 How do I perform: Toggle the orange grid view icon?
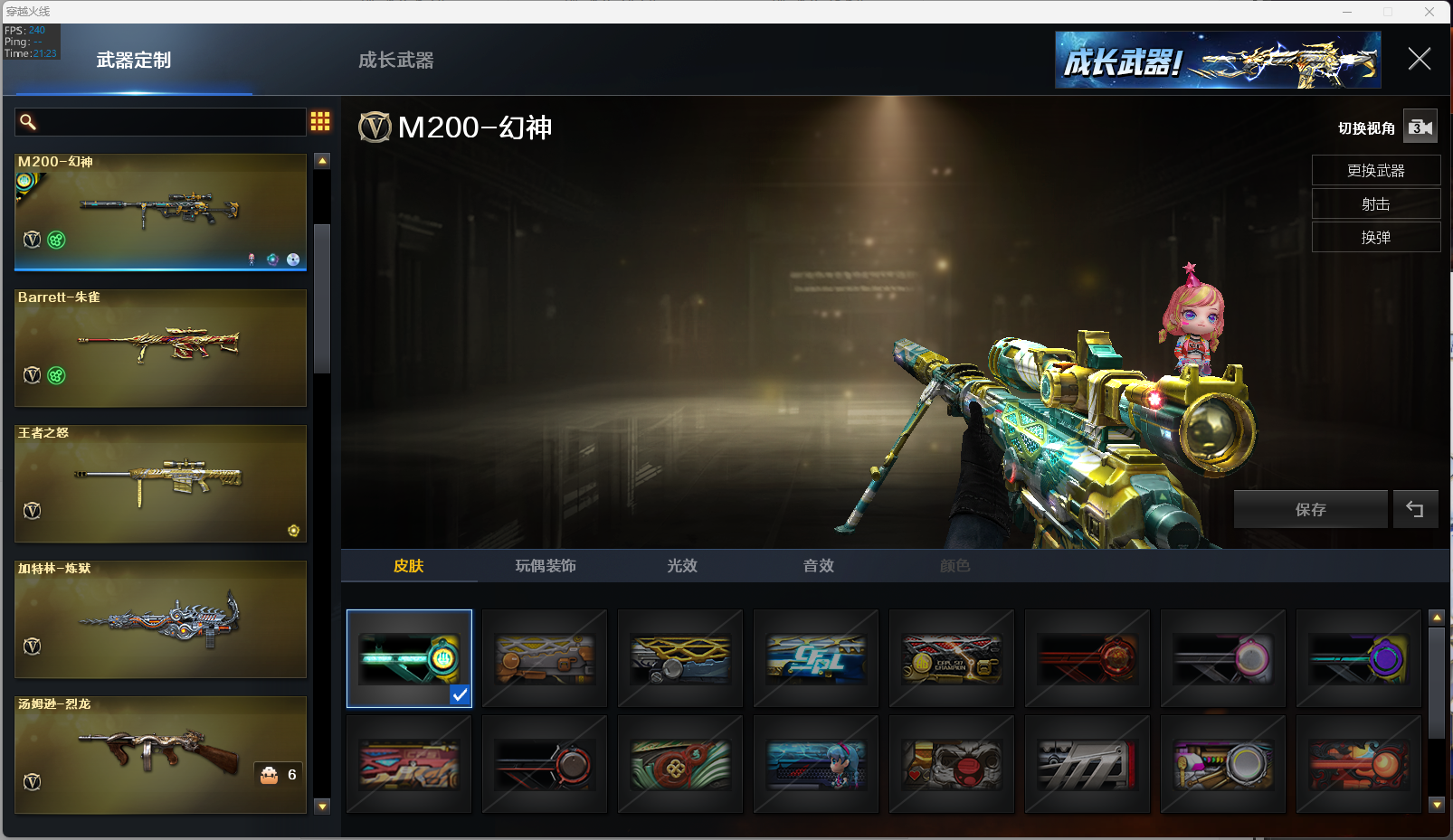[320, 122]
